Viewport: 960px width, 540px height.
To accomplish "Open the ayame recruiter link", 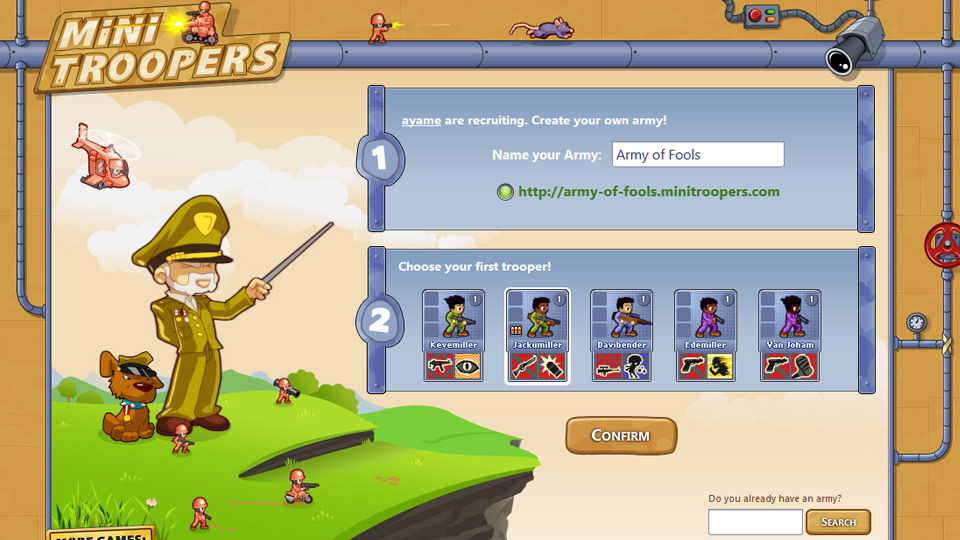I will (421, 121).
